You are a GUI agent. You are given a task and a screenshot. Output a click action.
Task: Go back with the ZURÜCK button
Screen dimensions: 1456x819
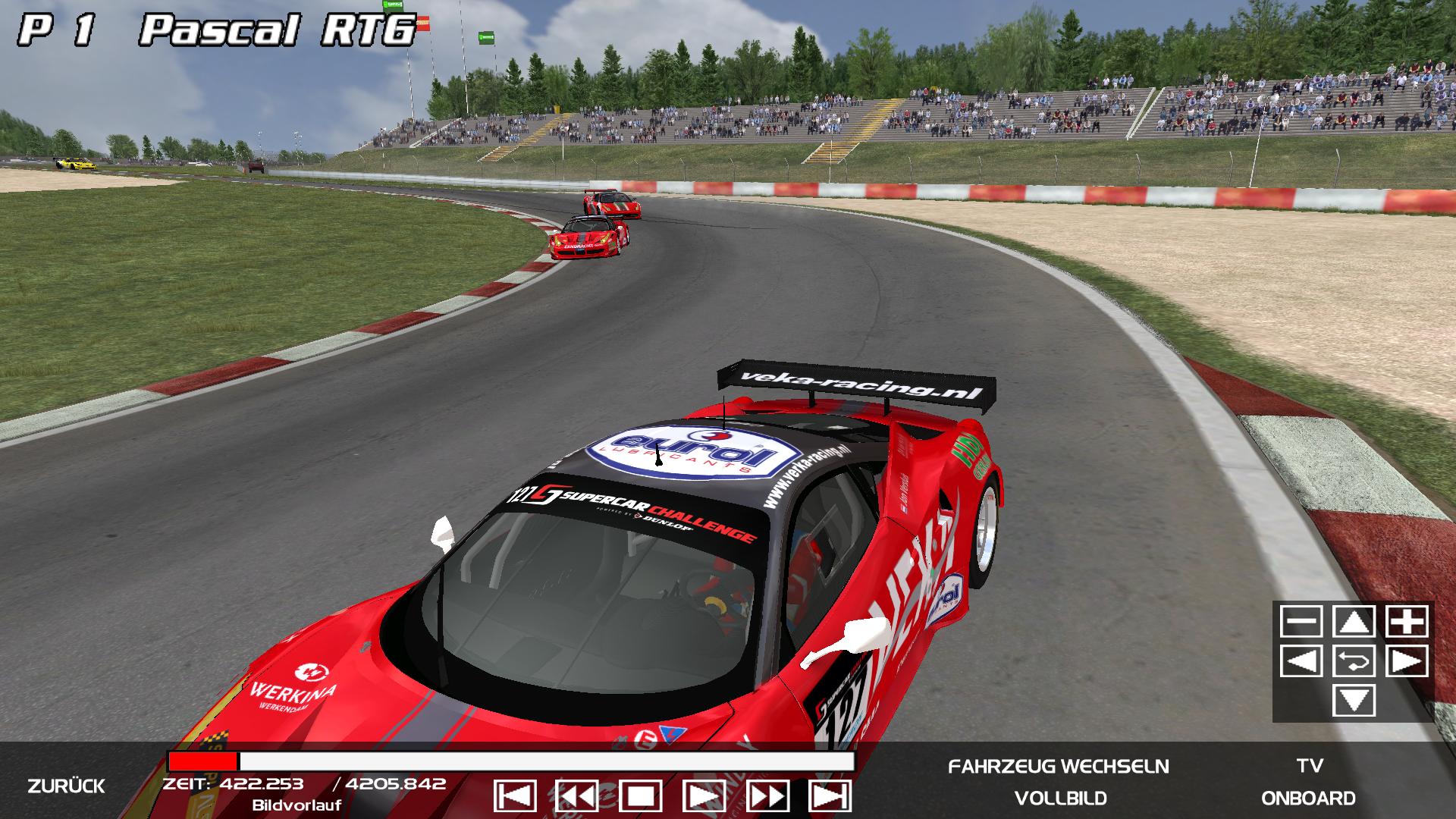click(66, 786)
